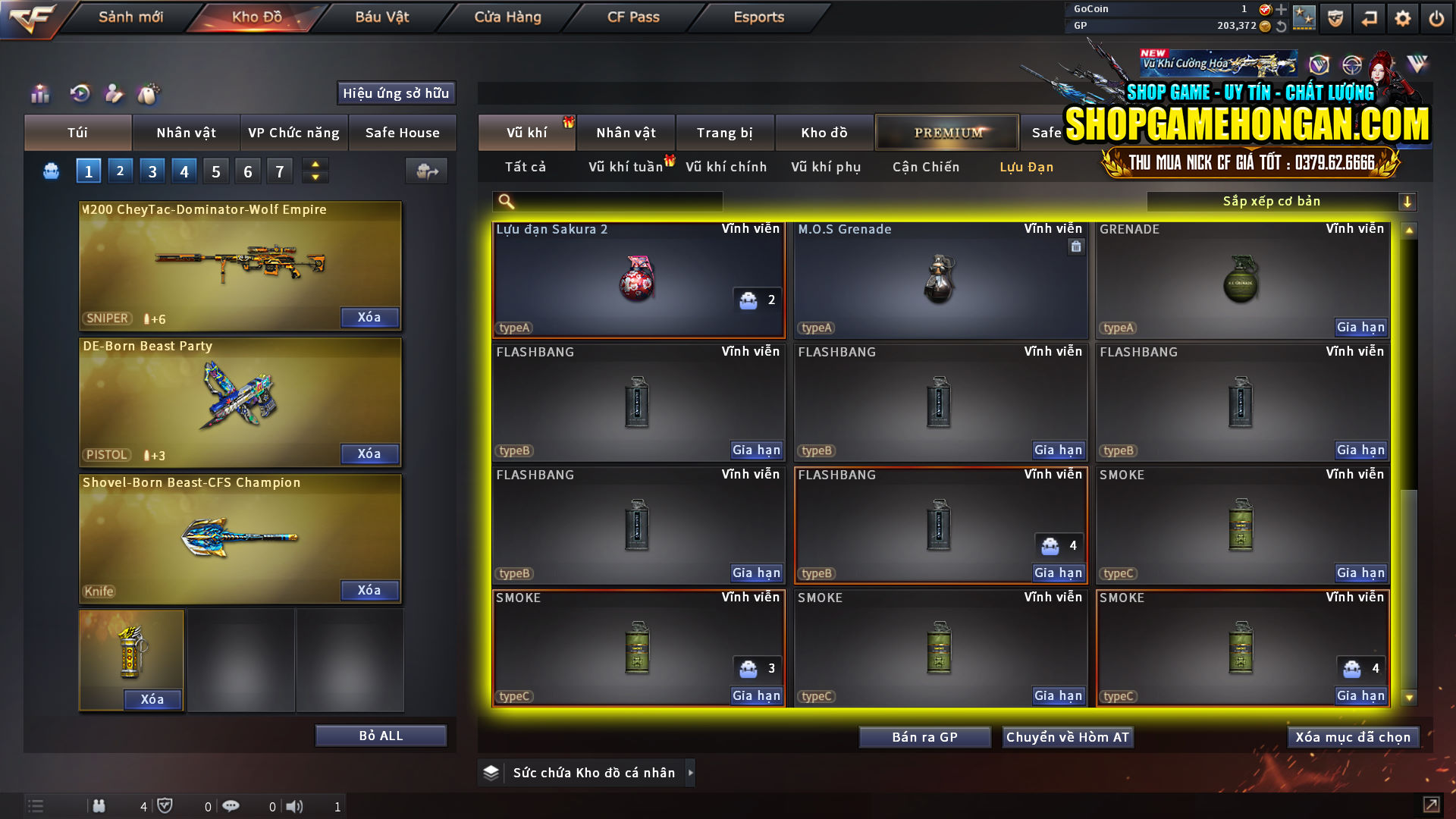Delete M.O.S Grenade using its trash icon
1456x819 pixels.
tap(1075, 246)
